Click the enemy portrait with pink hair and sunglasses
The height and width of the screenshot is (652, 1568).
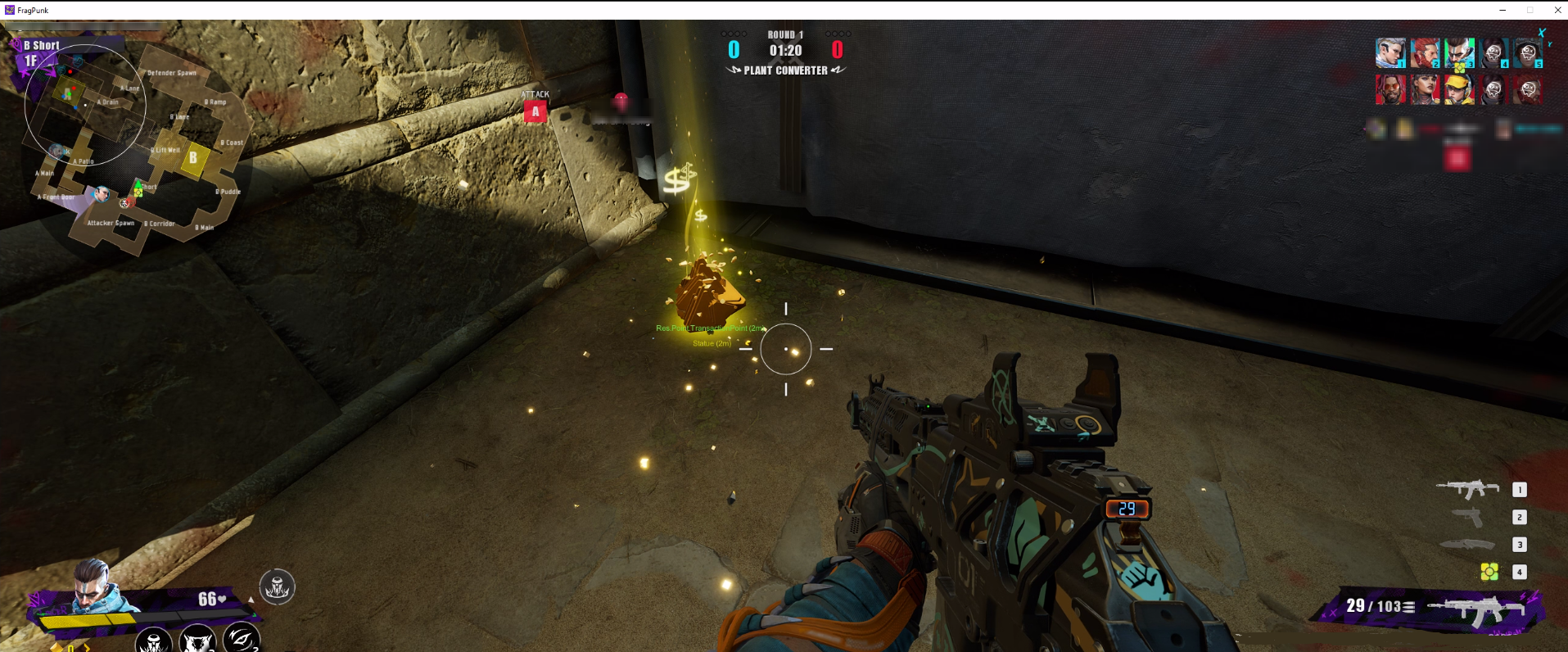pyautogui.click(x=1390, y=89)
